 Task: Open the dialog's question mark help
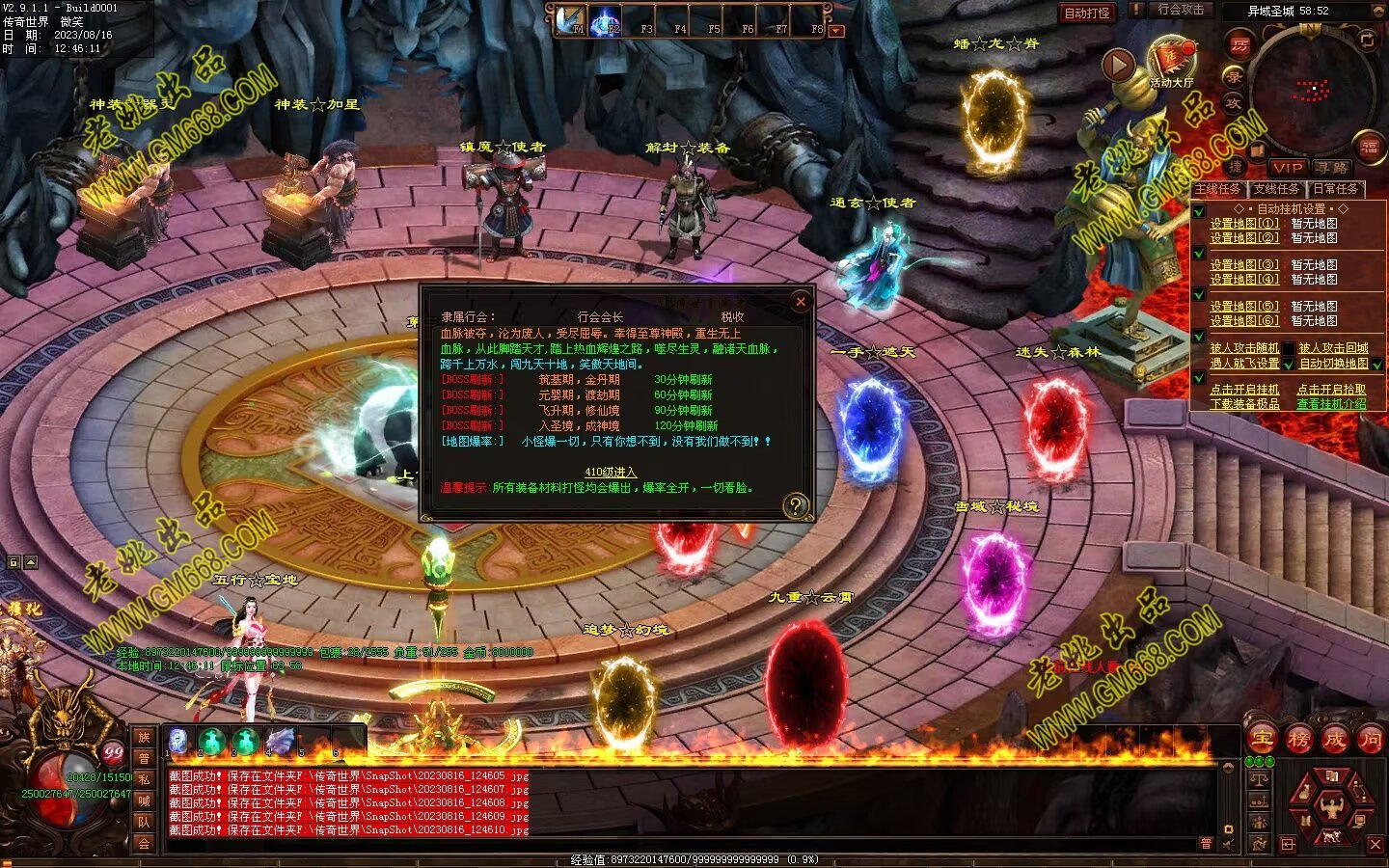[x=796, y=504]
